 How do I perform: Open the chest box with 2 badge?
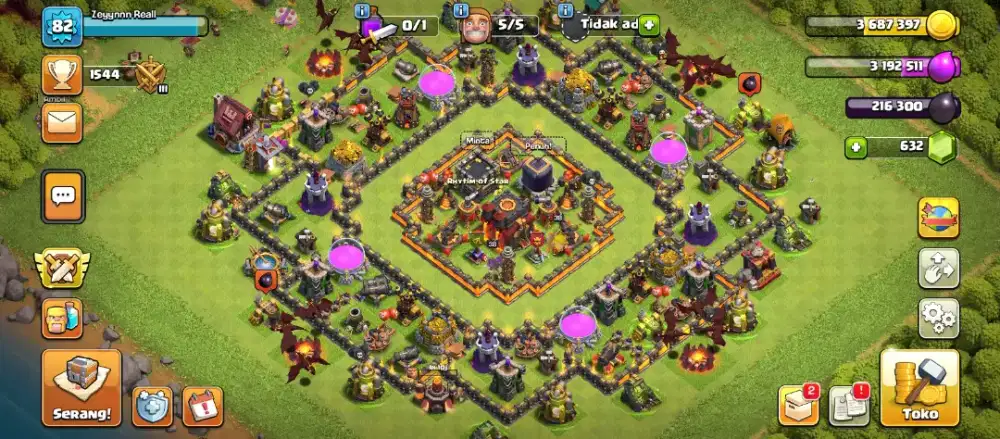pos(798,404)
